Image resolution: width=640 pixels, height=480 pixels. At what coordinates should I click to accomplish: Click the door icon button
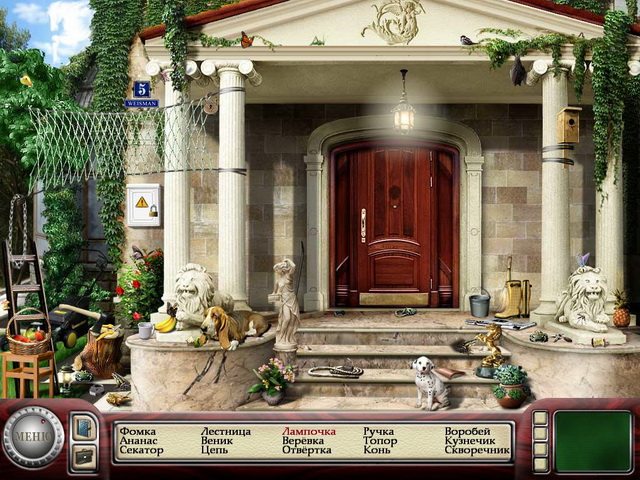(84, 426)
